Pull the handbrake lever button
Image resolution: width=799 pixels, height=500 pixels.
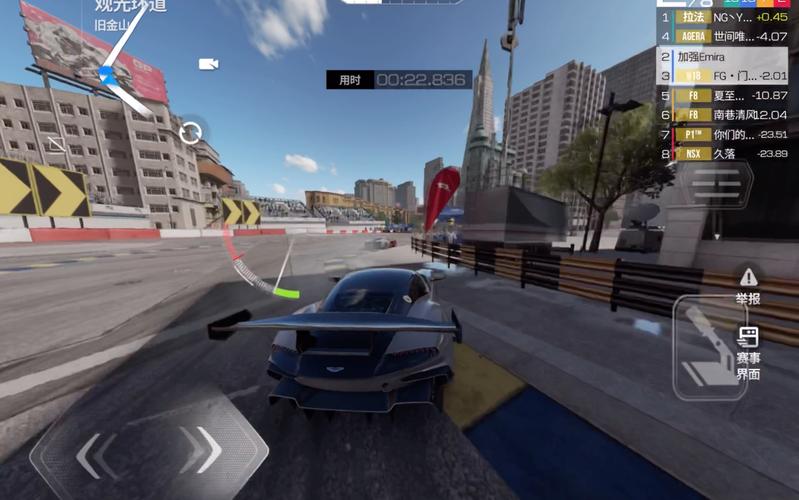pyautogui.click(x=709, y=346)
